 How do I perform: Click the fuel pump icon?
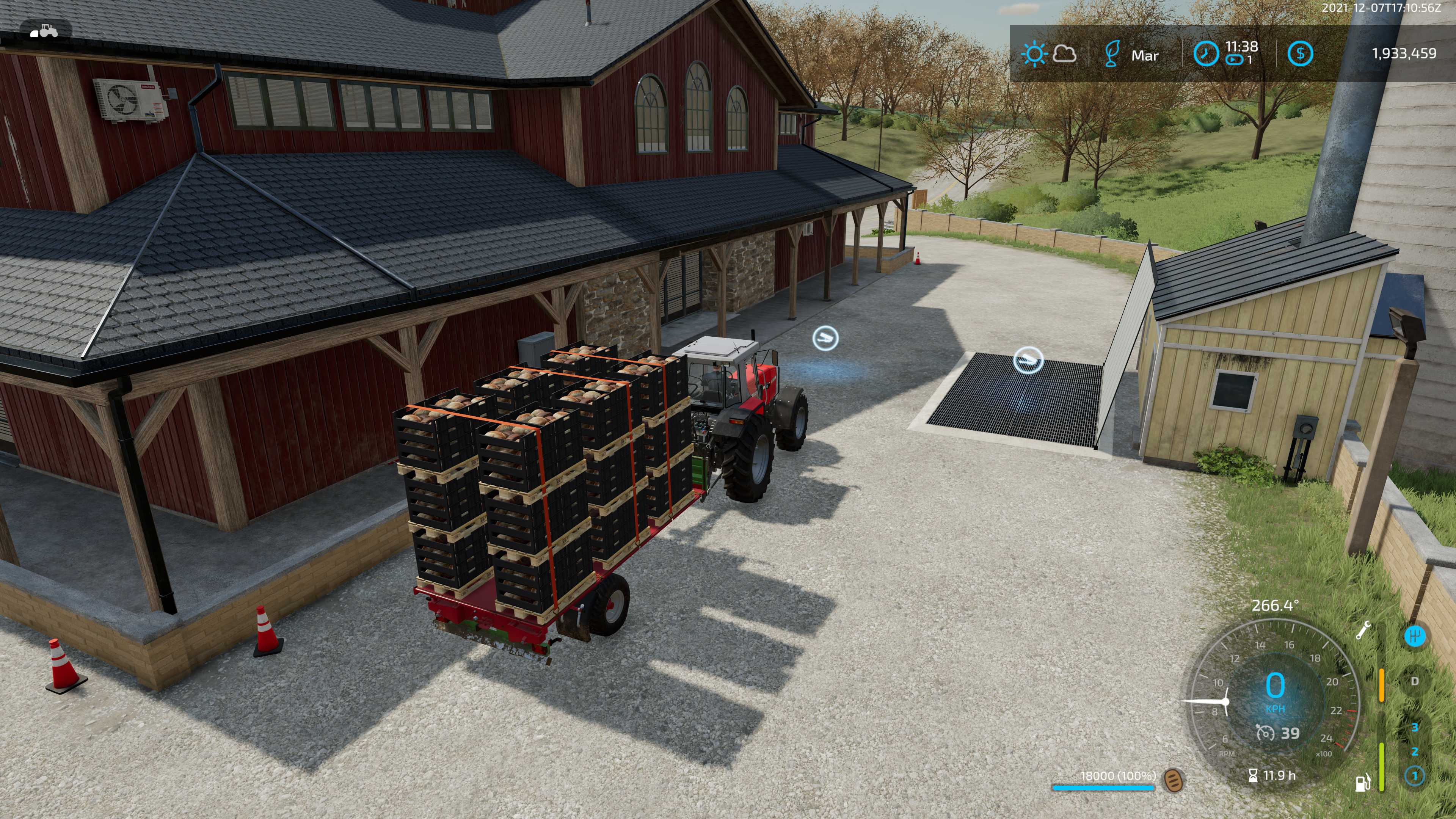1363,782
